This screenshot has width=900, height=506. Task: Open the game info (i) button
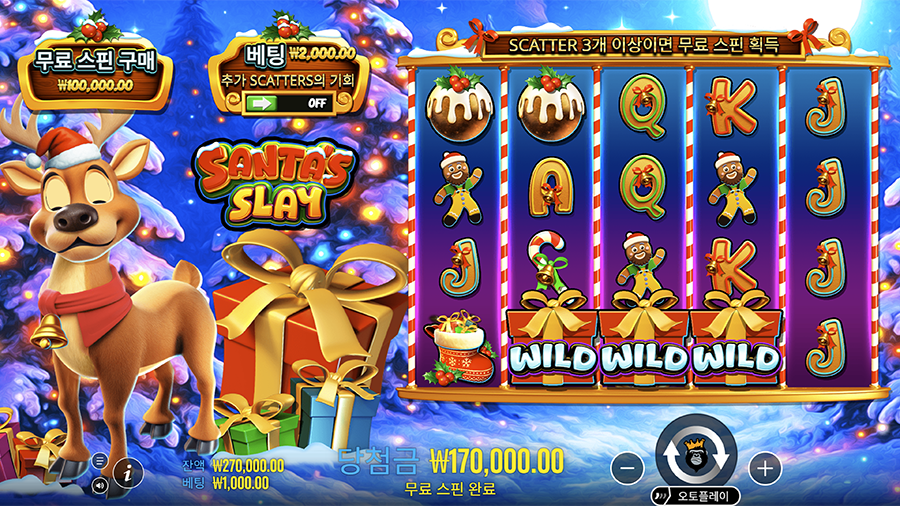point(128,473)
